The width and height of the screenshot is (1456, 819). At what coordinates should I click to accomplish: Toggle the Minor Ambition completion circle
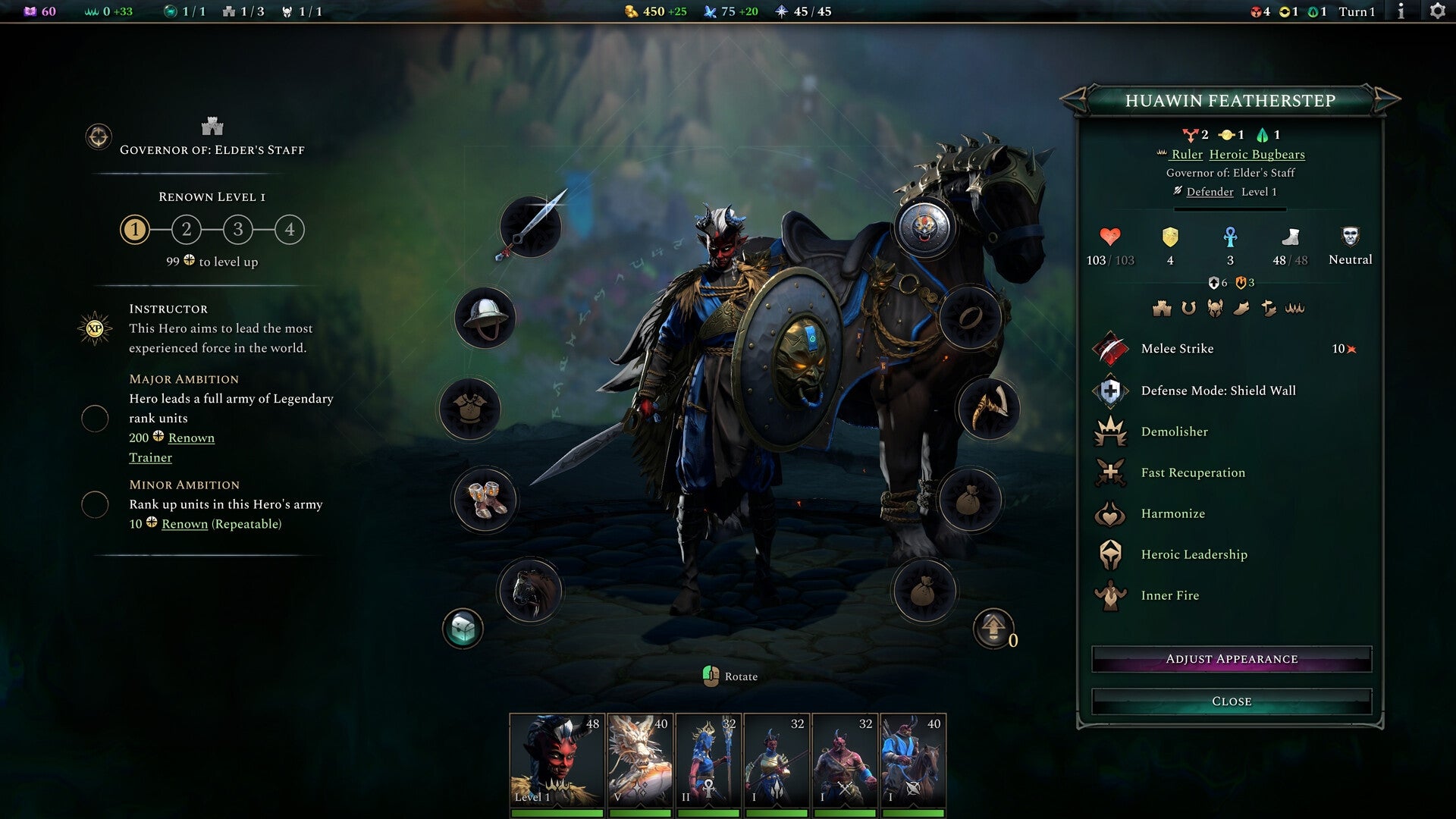tap(96, 504)
